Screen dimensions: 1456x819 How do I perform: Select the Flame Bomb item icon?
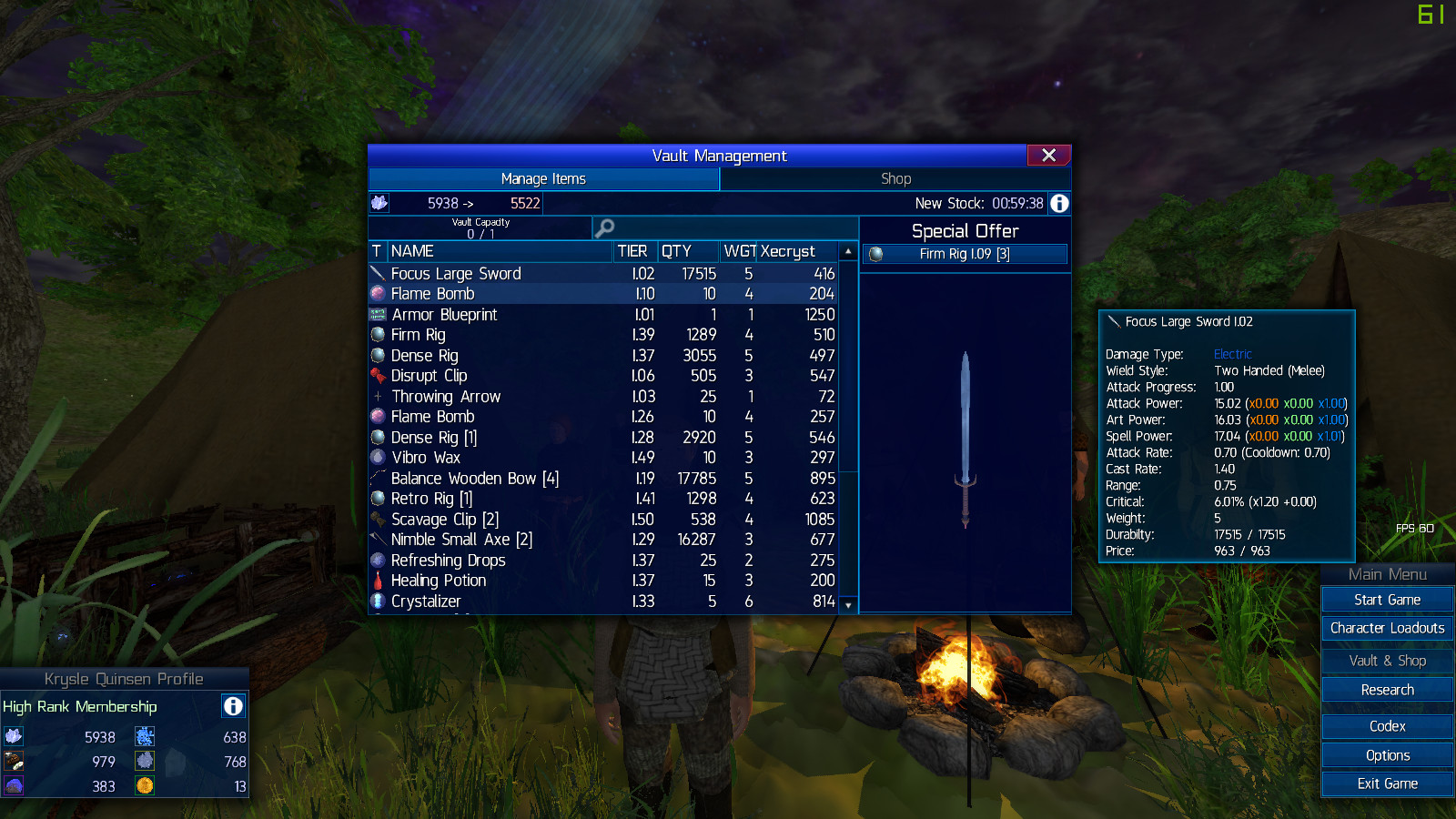click(377, 293)
